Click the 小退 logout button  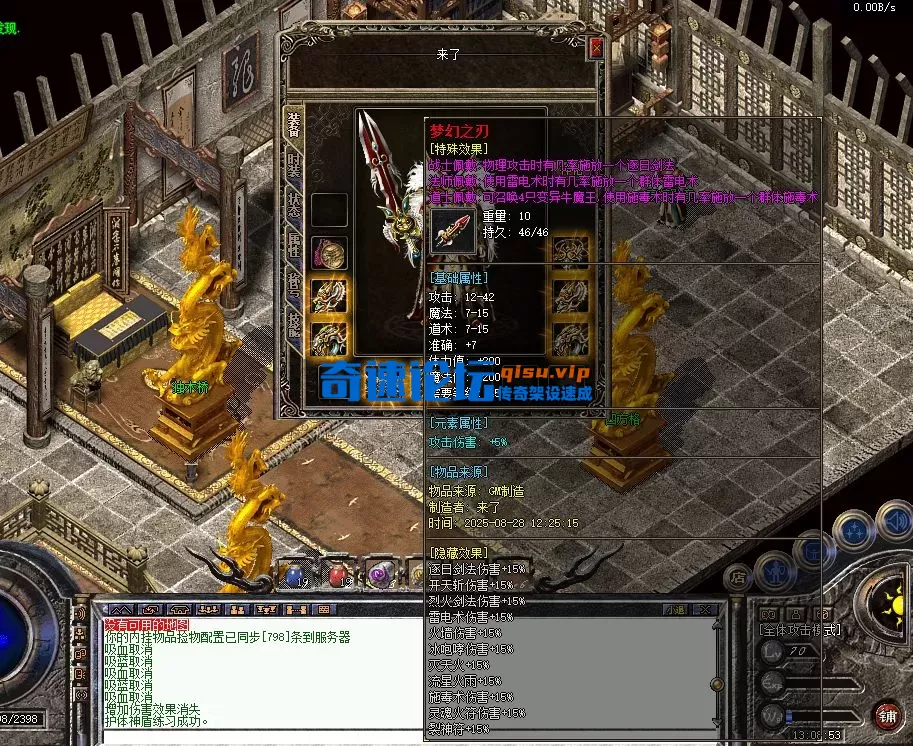coord(677,609)
